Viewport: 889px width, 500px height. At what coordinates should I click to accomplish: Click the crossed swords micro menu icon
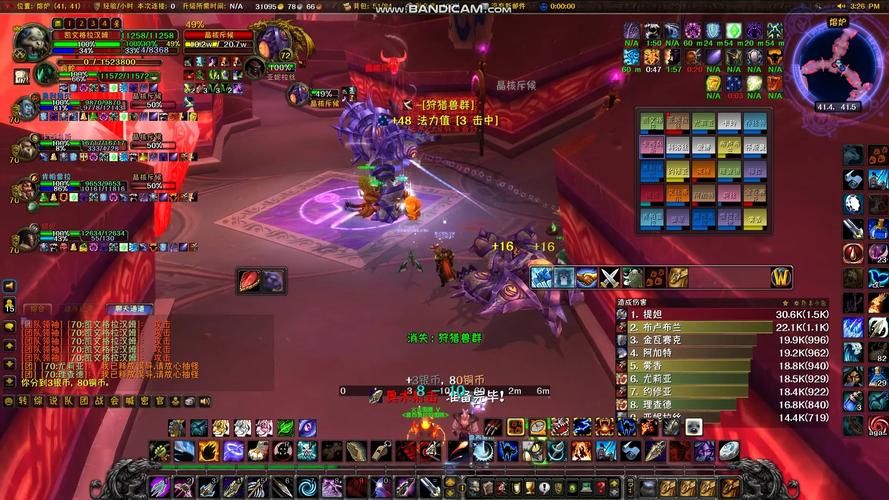tap(610, 277)
